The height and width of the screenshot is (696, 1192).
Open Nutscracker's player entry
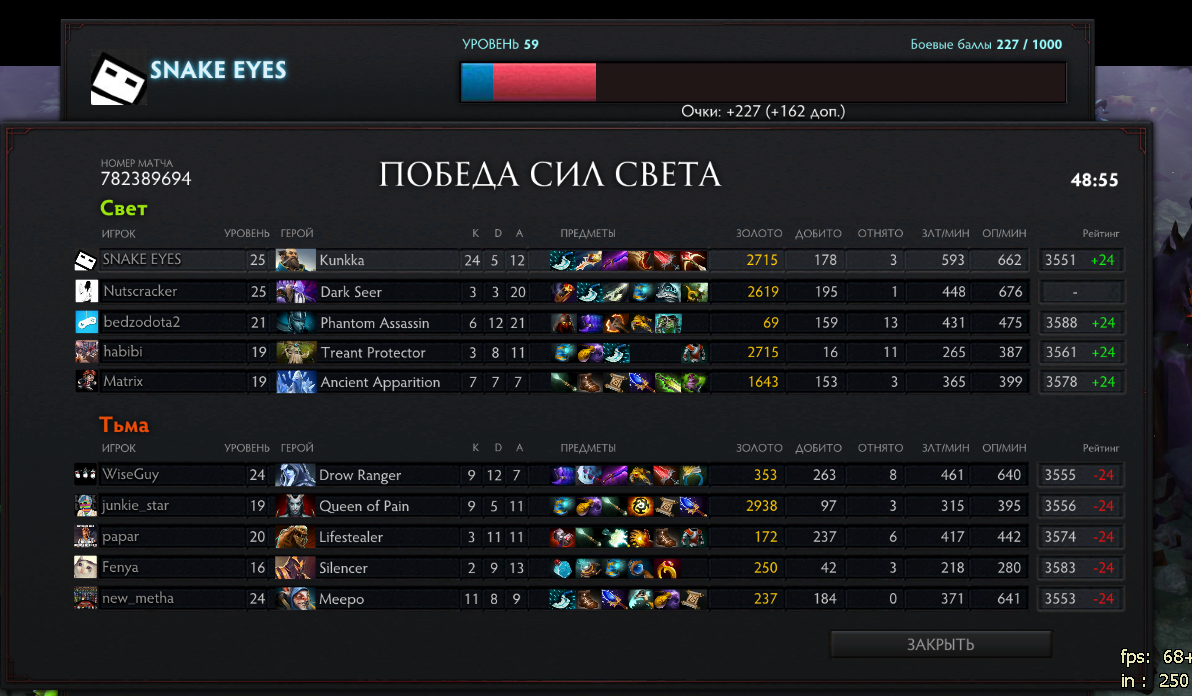point(140,291)
